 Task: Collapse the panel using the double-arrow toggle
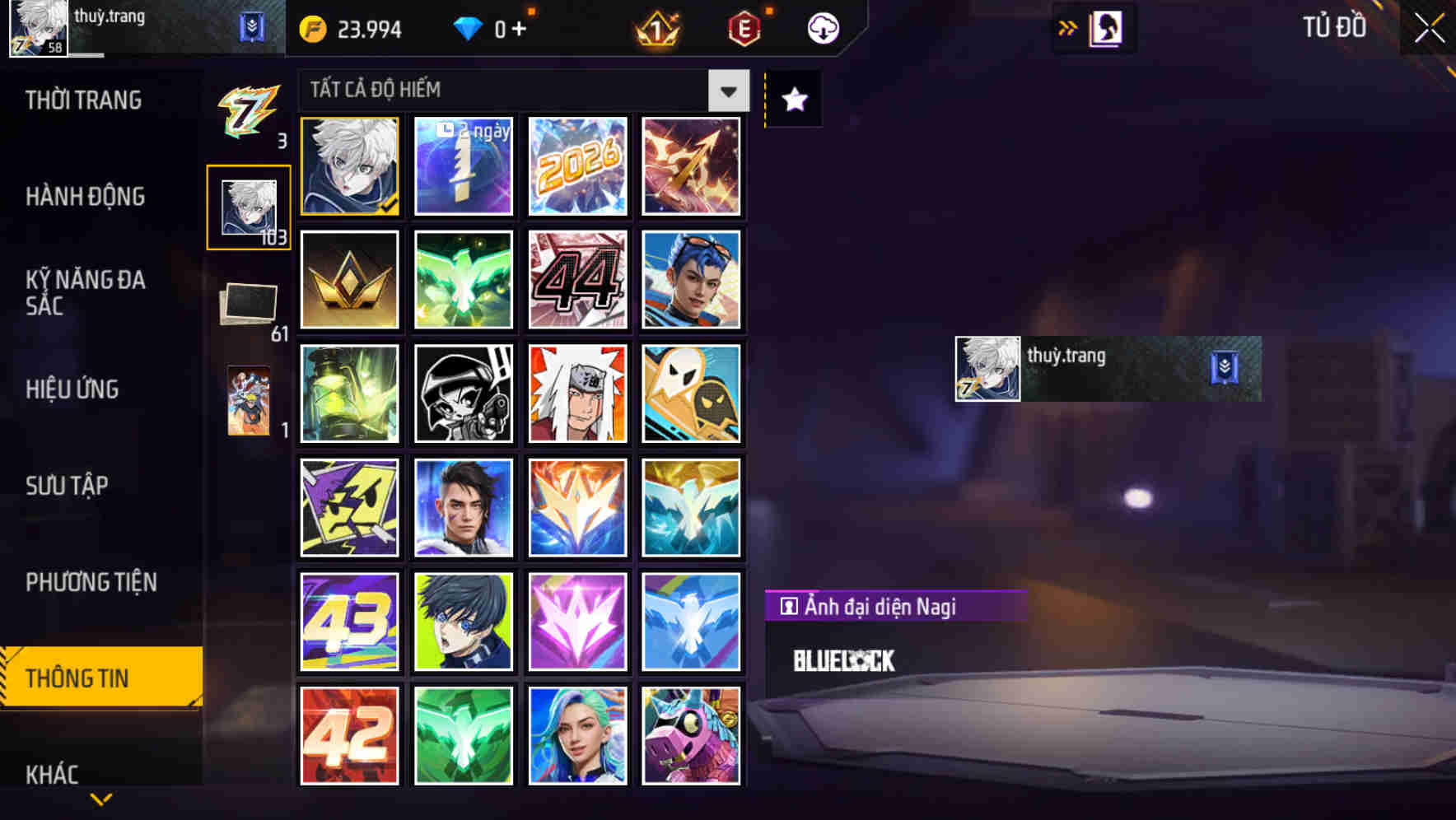click(1067, 27)
